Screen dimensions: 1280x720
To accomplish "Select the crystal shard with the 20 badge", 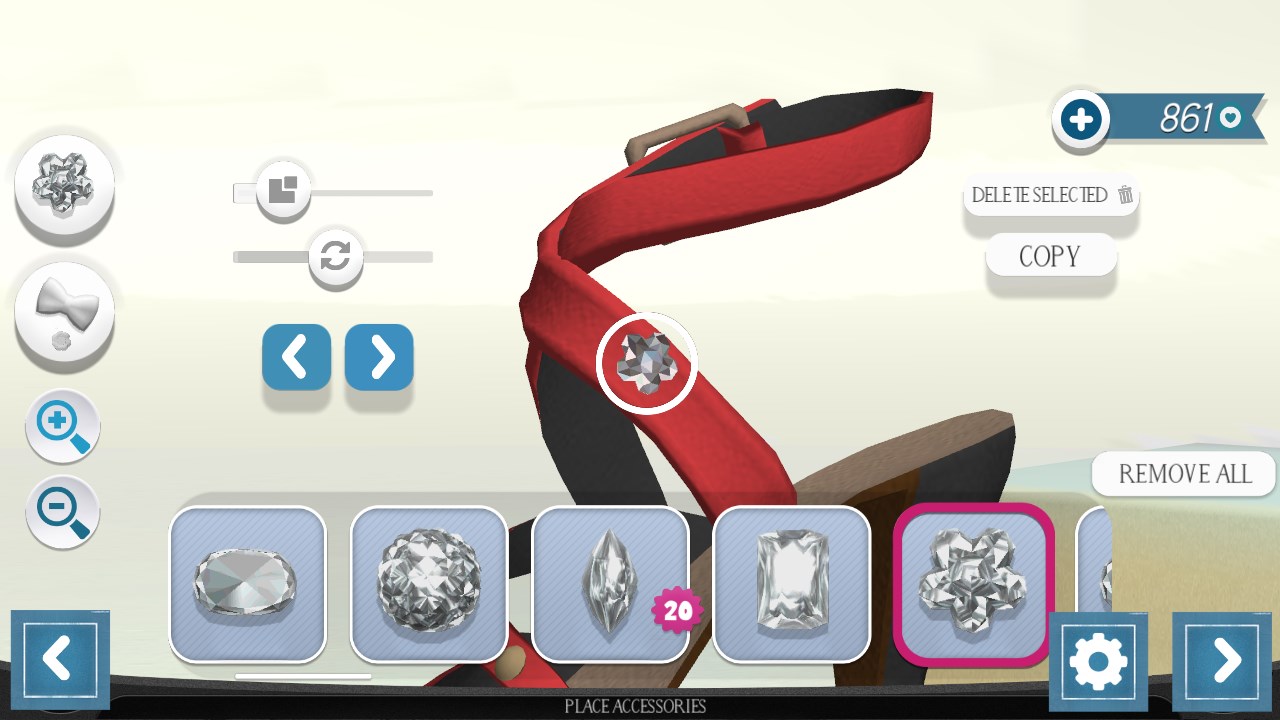I will click(x=611, y=583).
